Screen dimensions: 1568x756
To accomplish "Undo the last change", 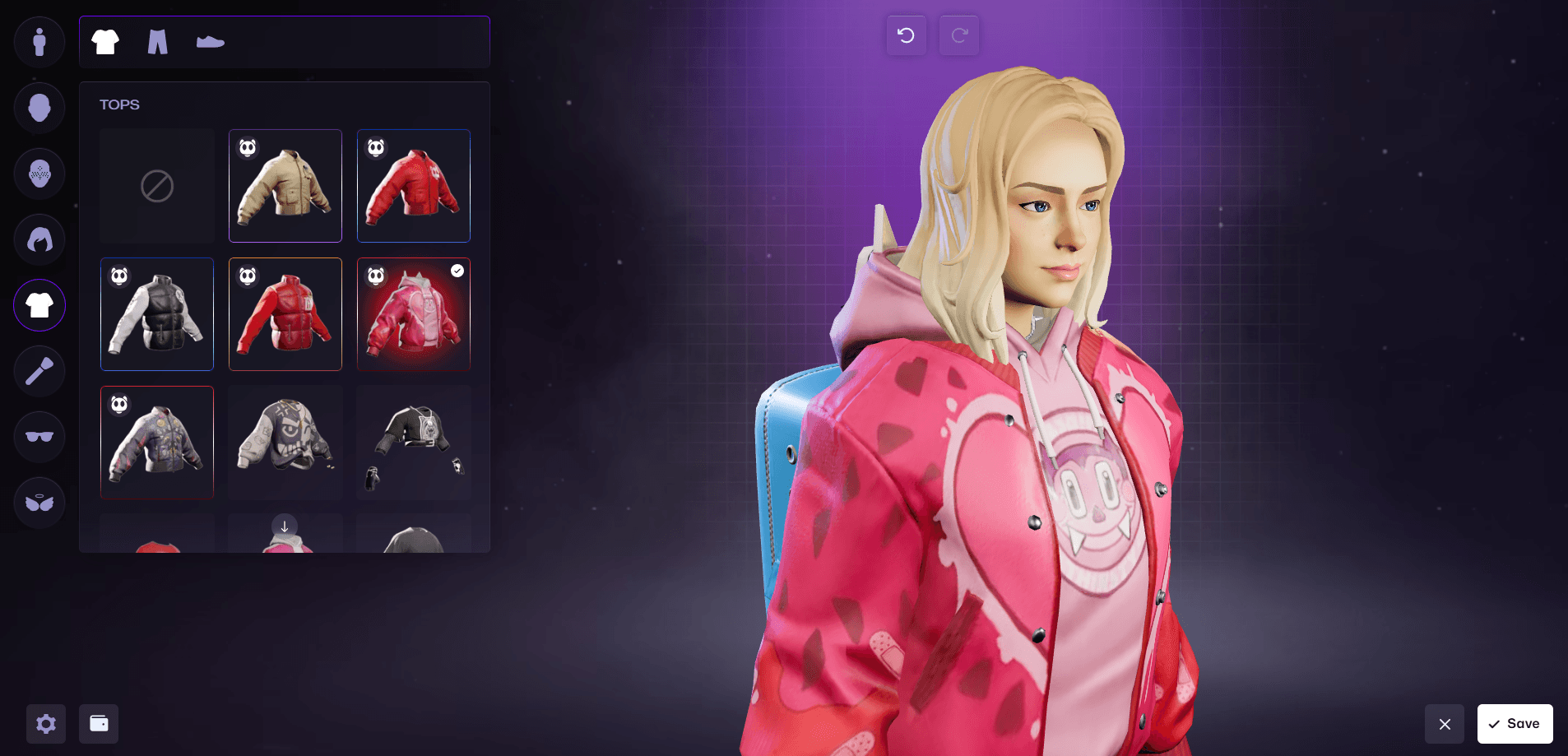I will click(x=906, y=35).
